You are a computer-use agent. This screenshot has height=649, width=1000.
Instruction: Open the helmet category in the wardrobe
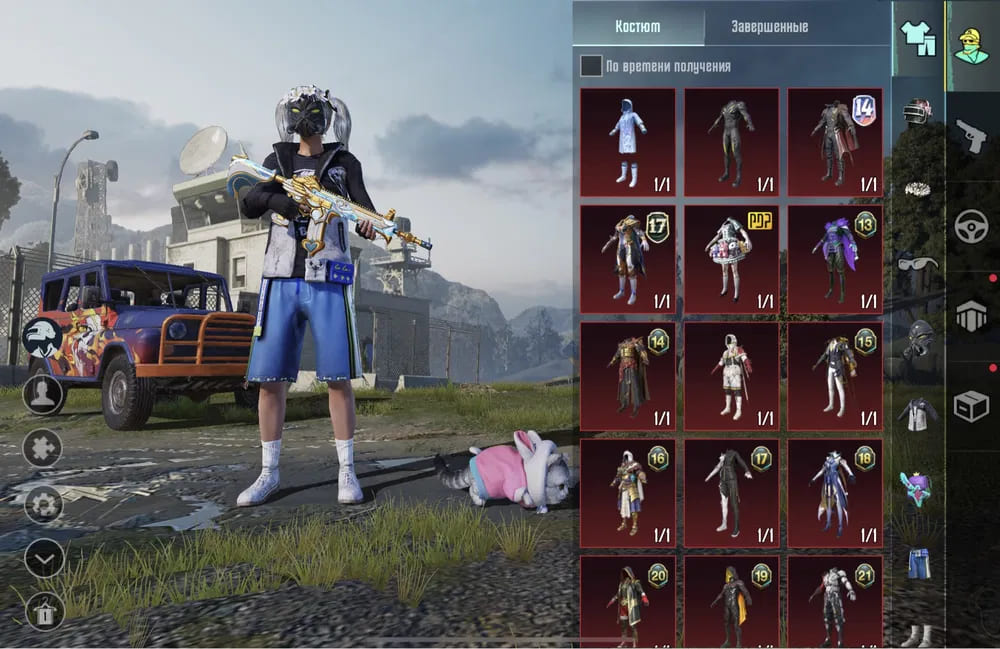pyautogui.click(x=917, y=111)
